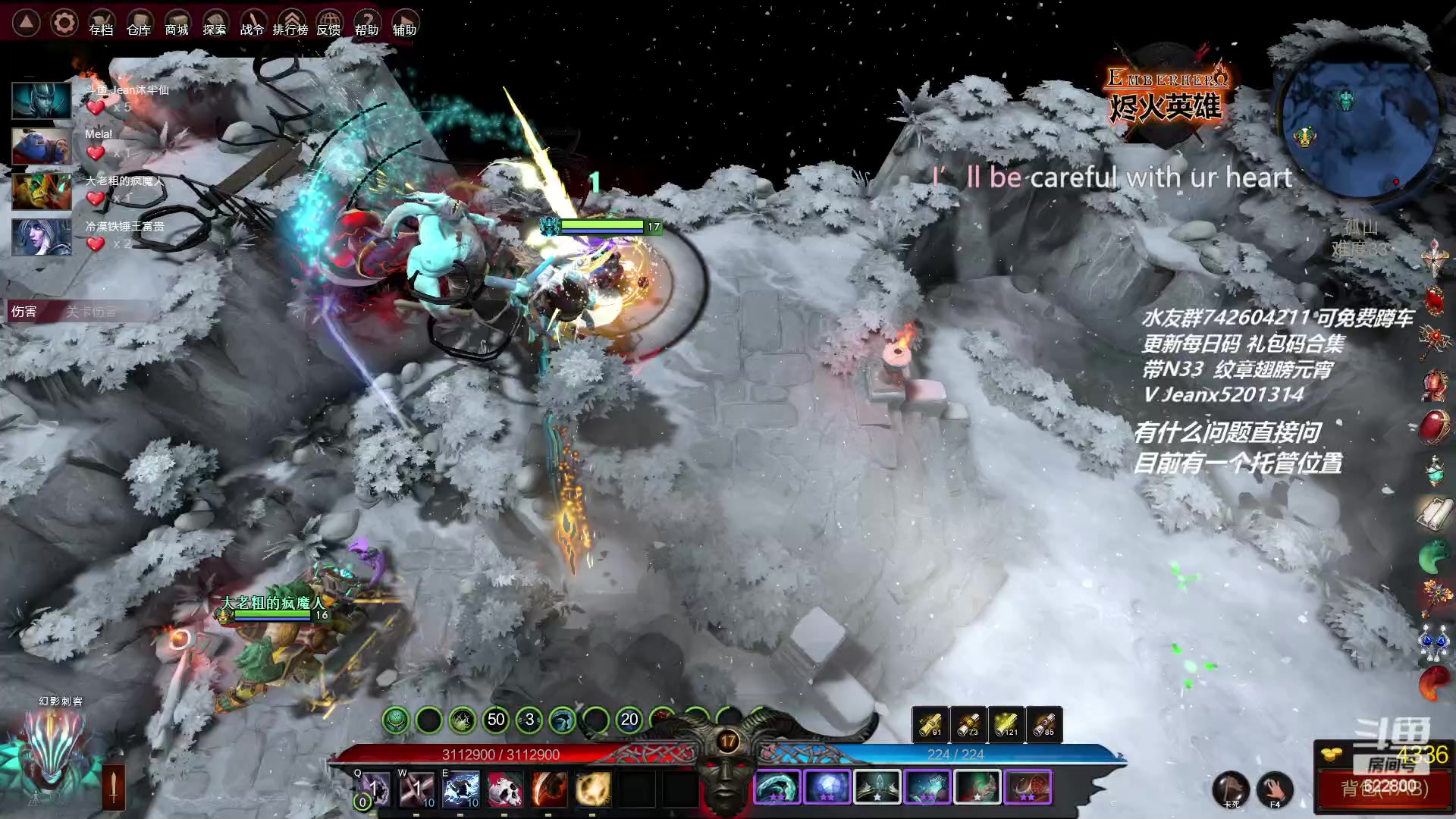The image size is (1456, 819).
Task: Open the 帮助 help menu
Action: [x=366, y=24]
